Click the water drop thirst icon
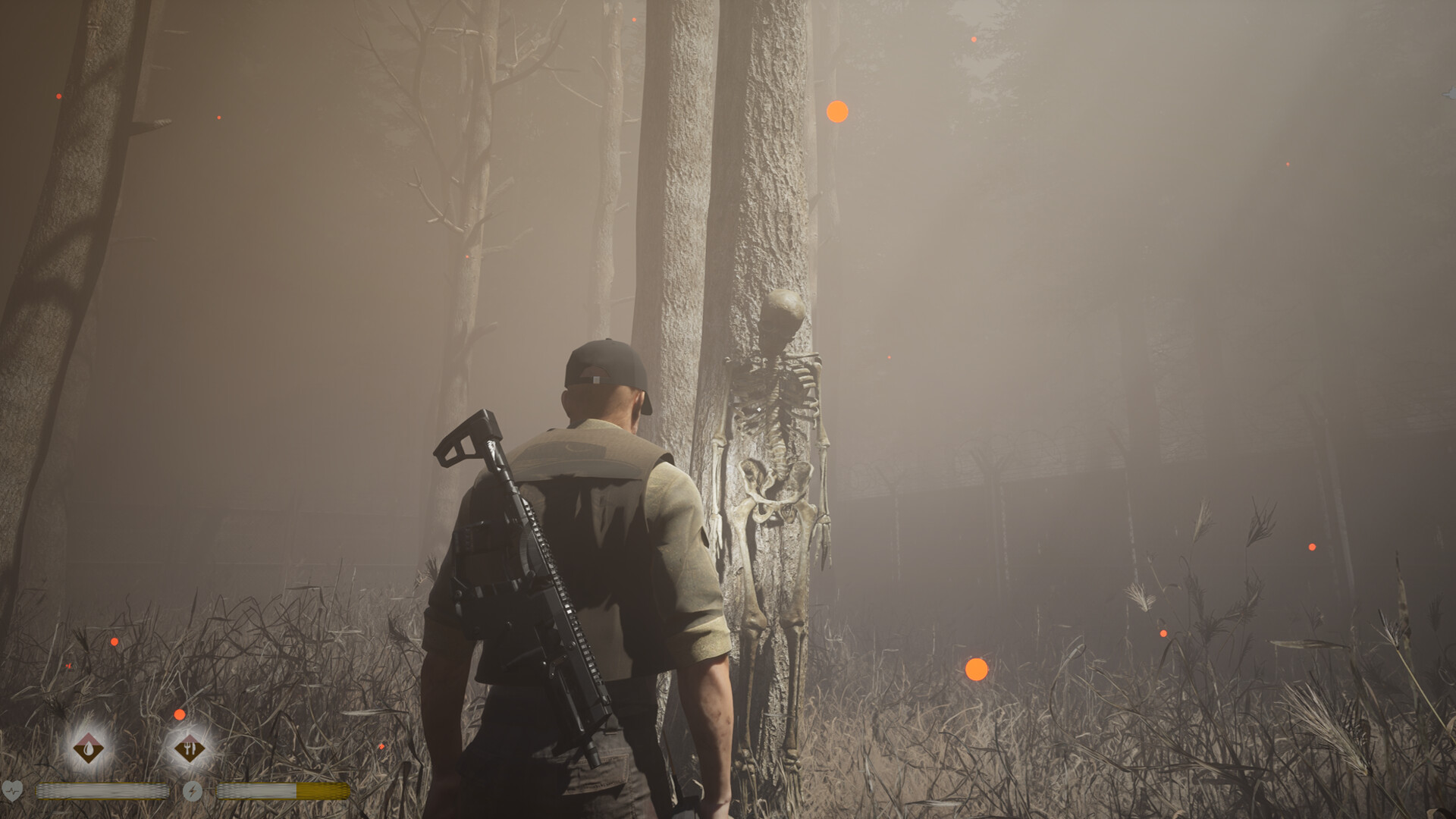The height and width of the screenshot is (819, 1456). 89,749
